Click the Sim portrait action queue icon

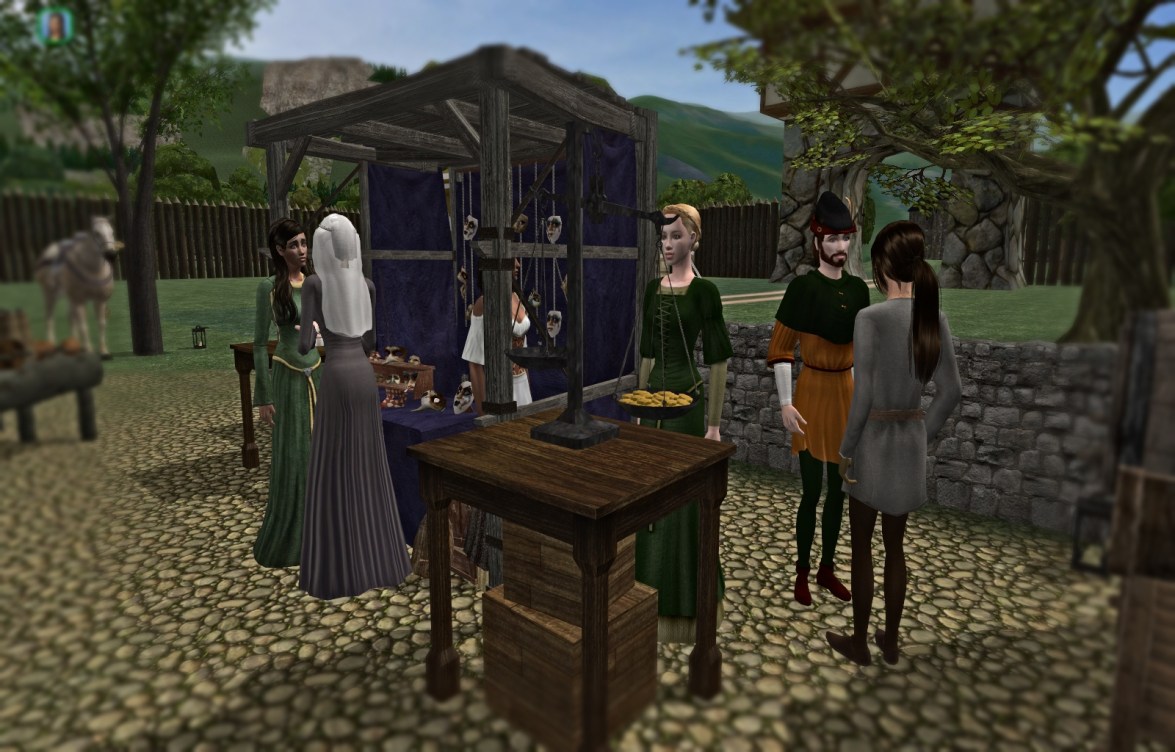tap(54, 26)
